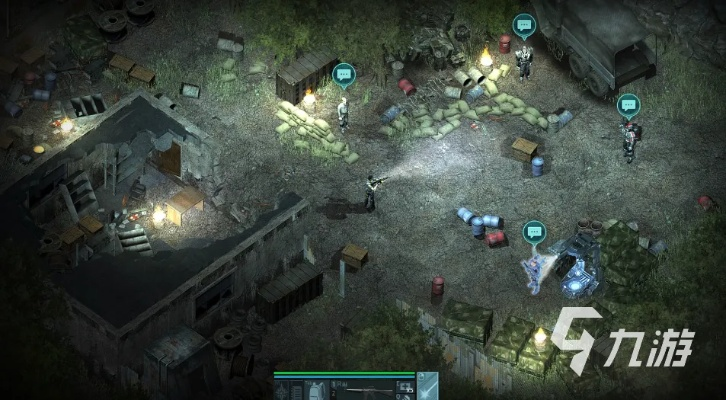Activate the speech bubble above the glowing blue robot

534,230
